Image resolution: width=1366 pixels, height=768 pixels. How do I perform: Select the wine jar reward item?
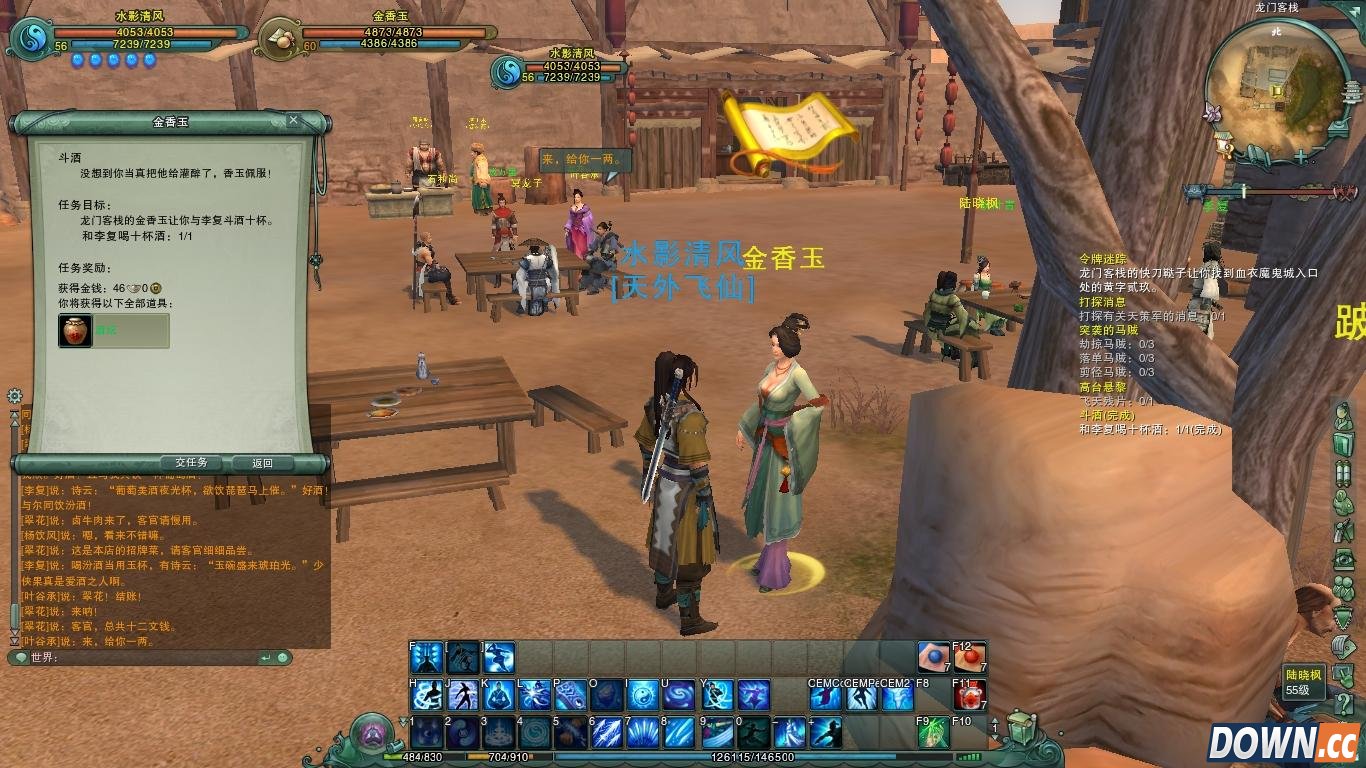[x=75, y=331]
